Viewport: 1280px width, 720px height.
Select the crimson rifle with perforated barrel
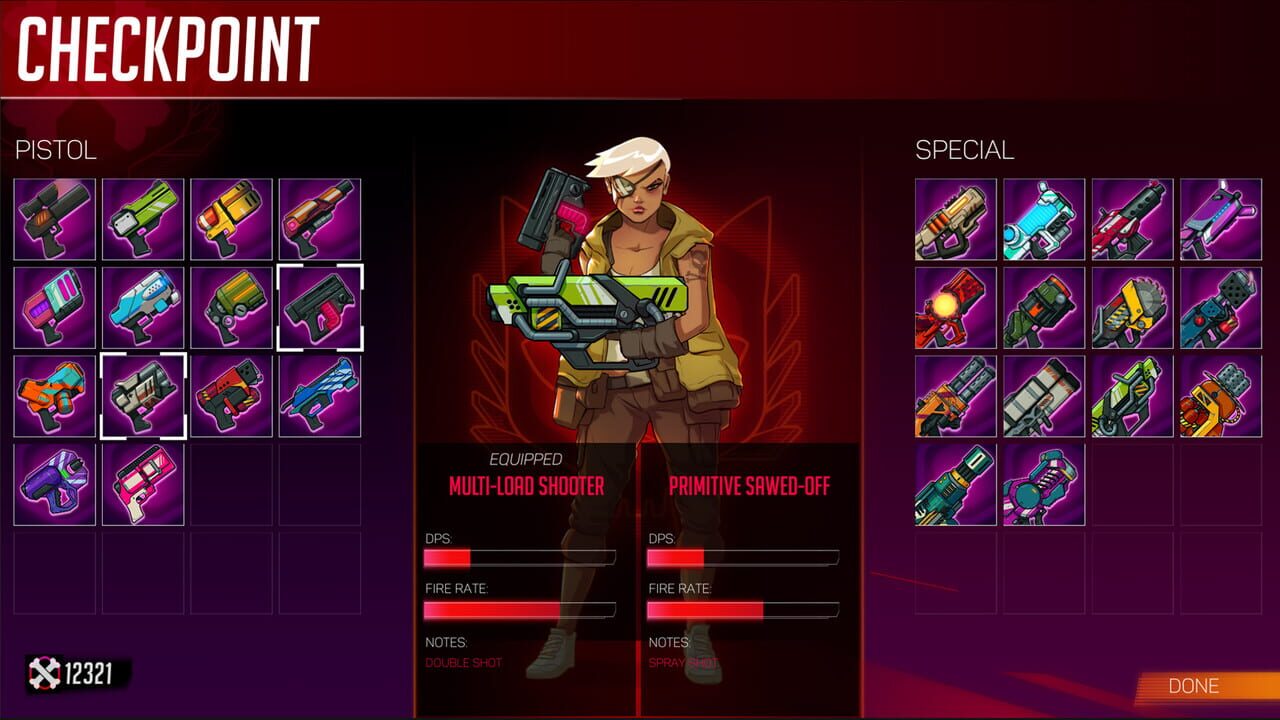[x=1132, y=220]
